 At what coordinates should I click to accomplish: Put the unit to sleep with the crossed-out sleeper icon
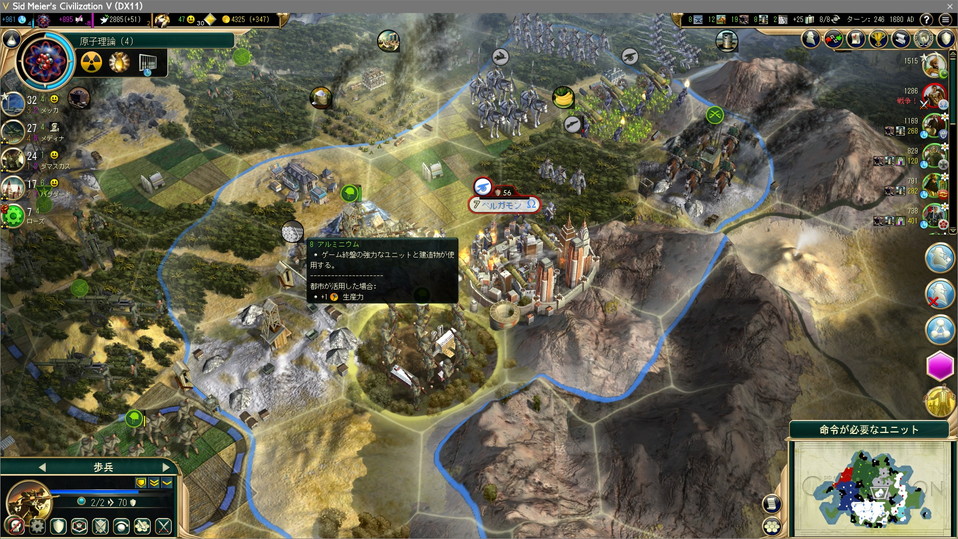pos(14,526)
